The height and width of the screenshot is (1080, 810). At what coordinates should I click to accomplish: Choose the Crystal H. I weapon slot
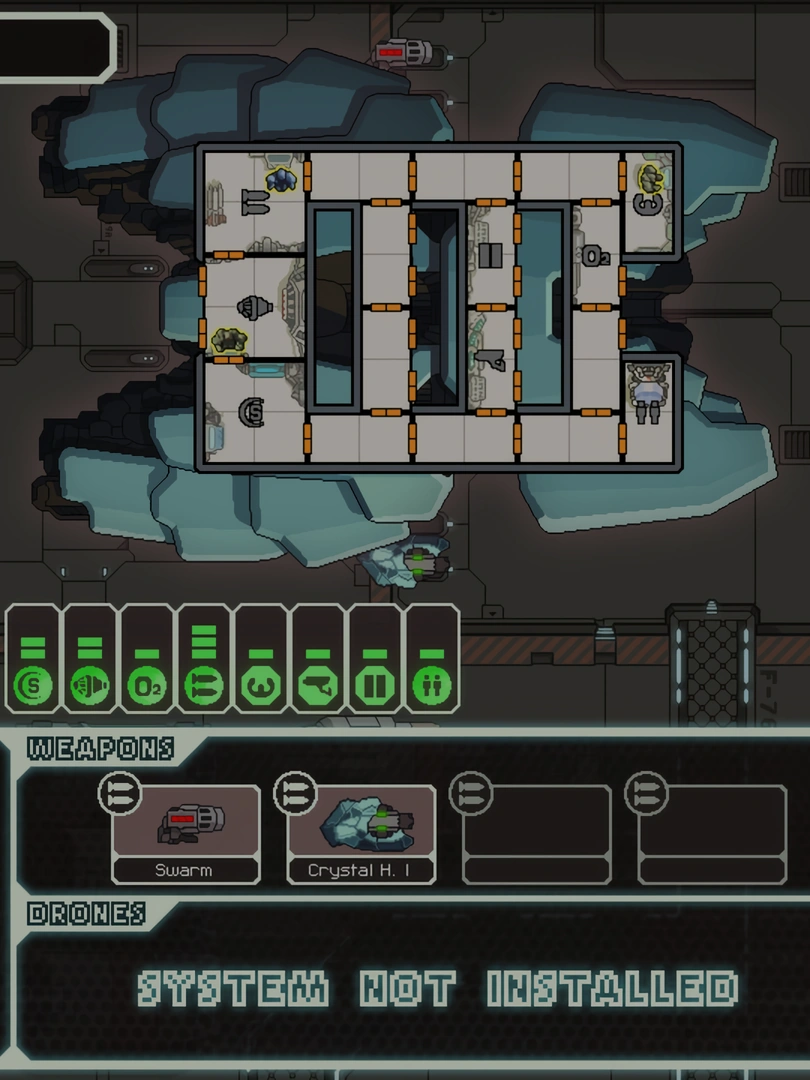[x=361, y=834]
